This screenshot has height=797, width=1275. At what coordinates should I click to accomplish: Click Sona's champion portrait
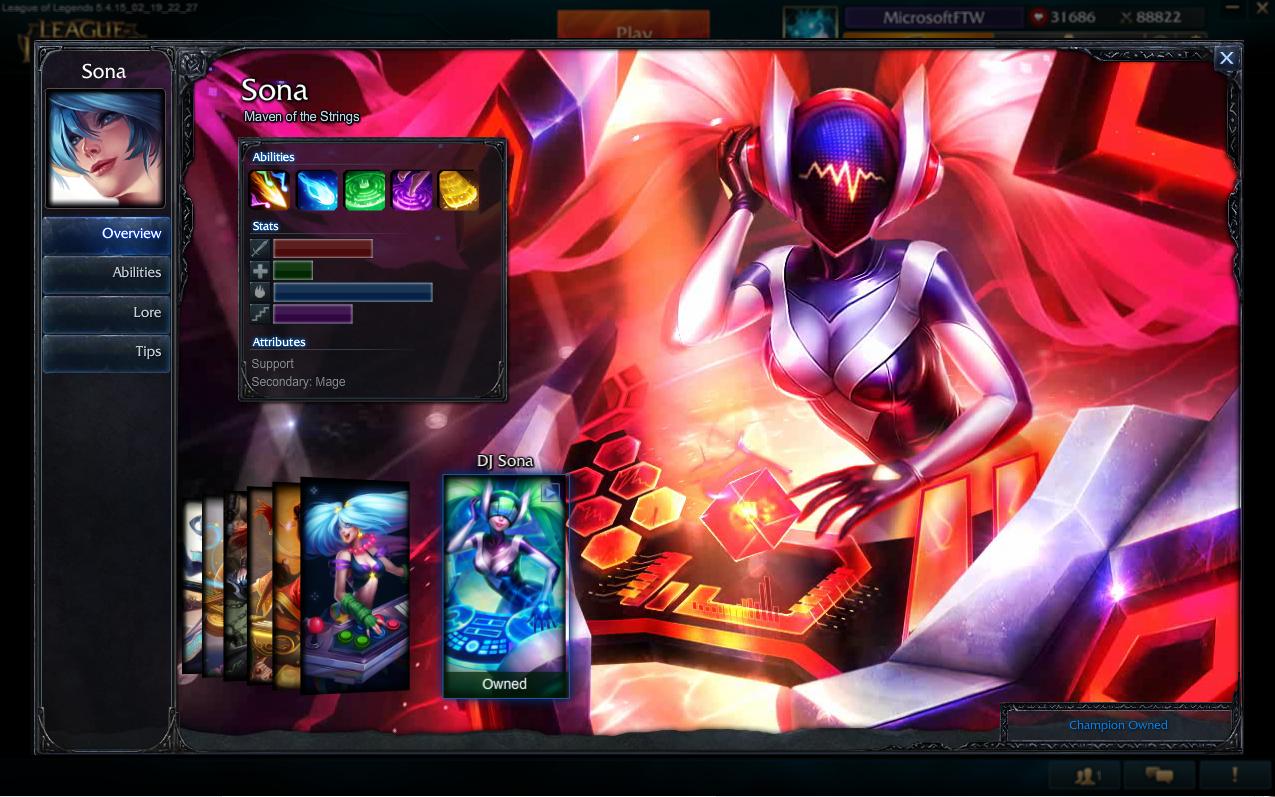(x=105, y=148)
